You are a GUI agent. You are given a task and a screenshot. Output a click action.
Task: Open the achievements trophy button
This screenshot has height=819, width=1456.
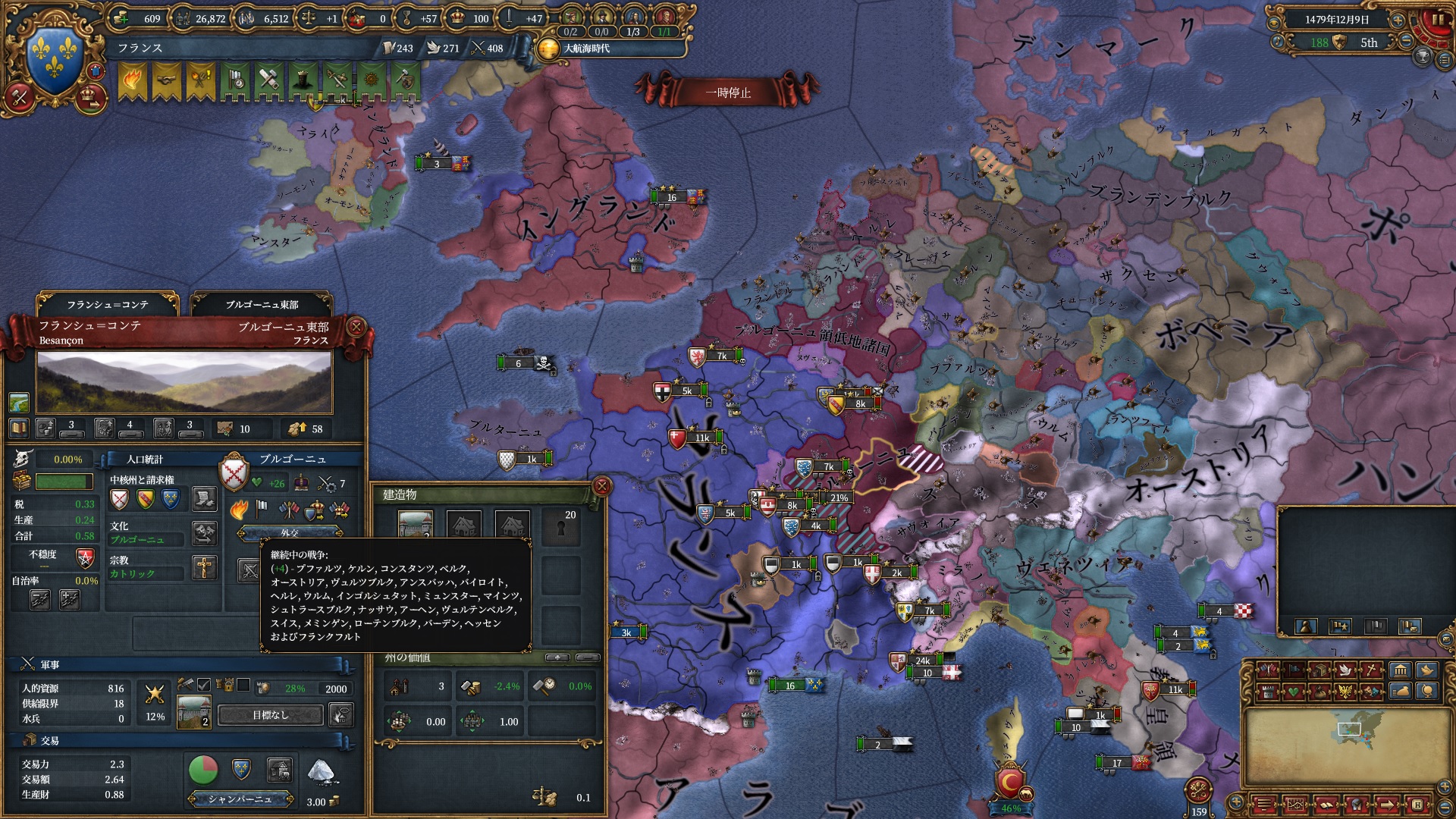1423,58
